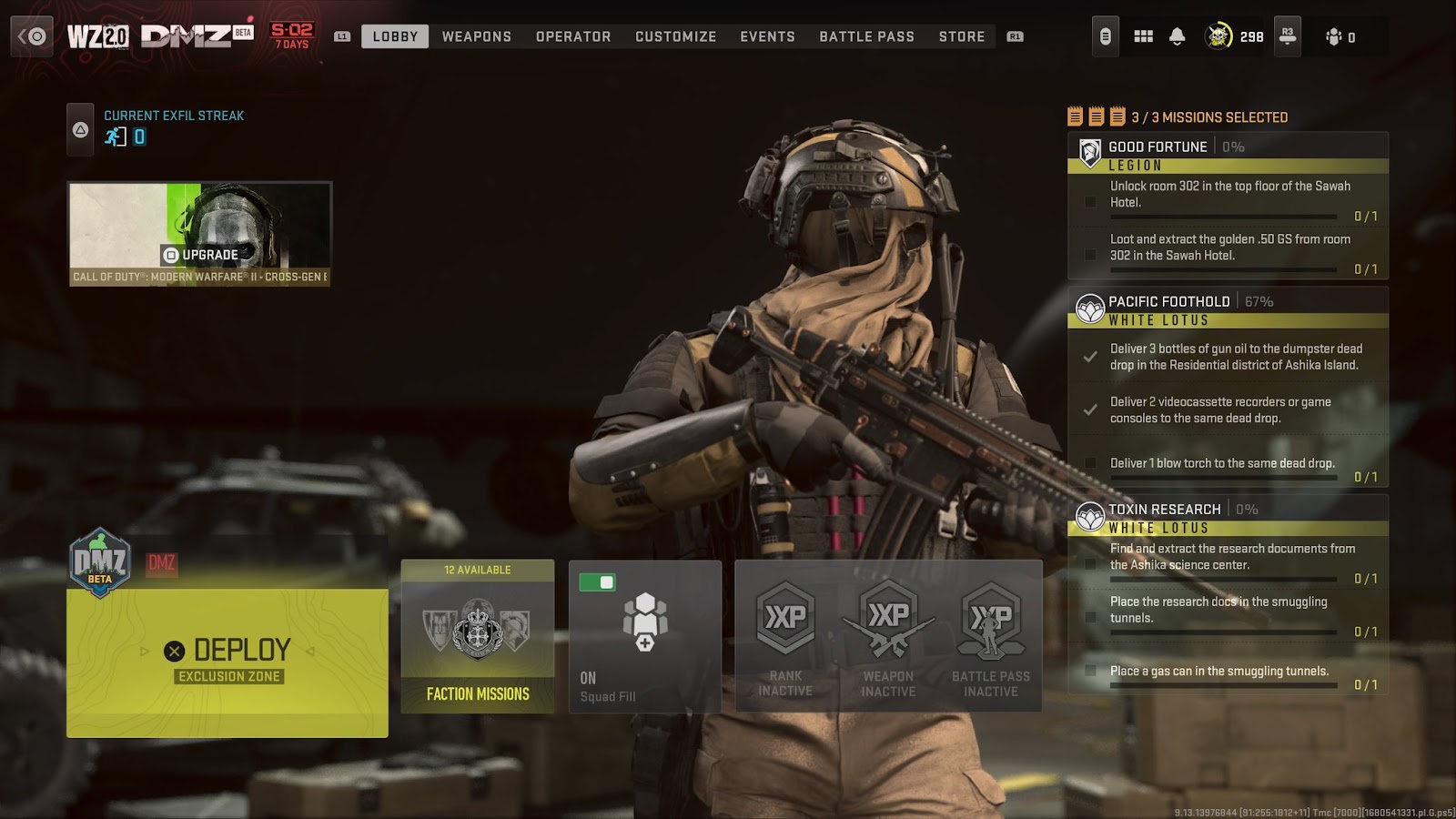Image resolution: width=1456 pixels, height=819 pixels.
Task: Open the Modern Warfare II upgrade banner
Action: [x=200, y=234]
